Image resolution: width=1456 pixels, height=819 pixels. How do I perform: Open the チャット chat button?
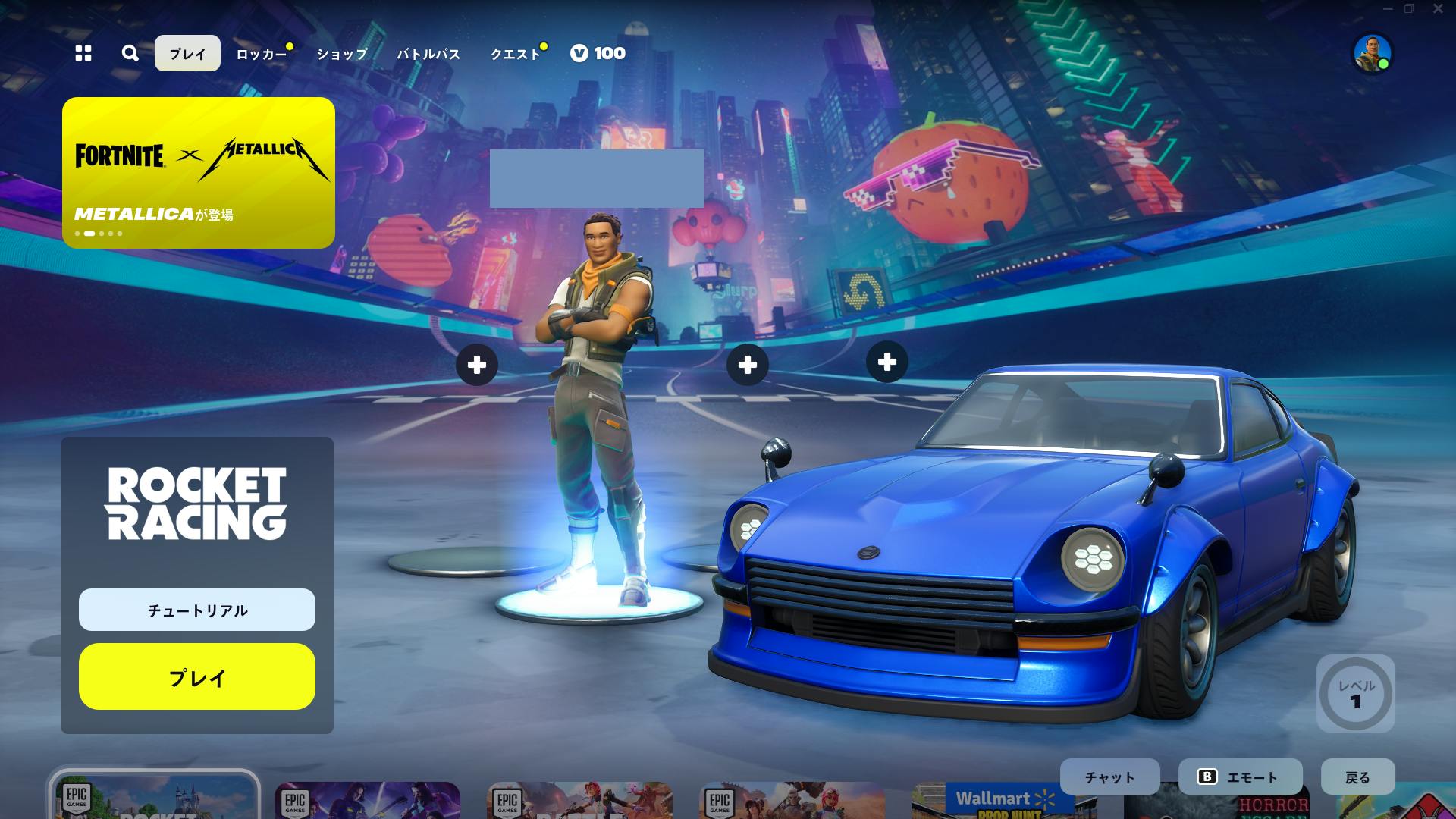pyautogui.click(x=1109, y=777)
